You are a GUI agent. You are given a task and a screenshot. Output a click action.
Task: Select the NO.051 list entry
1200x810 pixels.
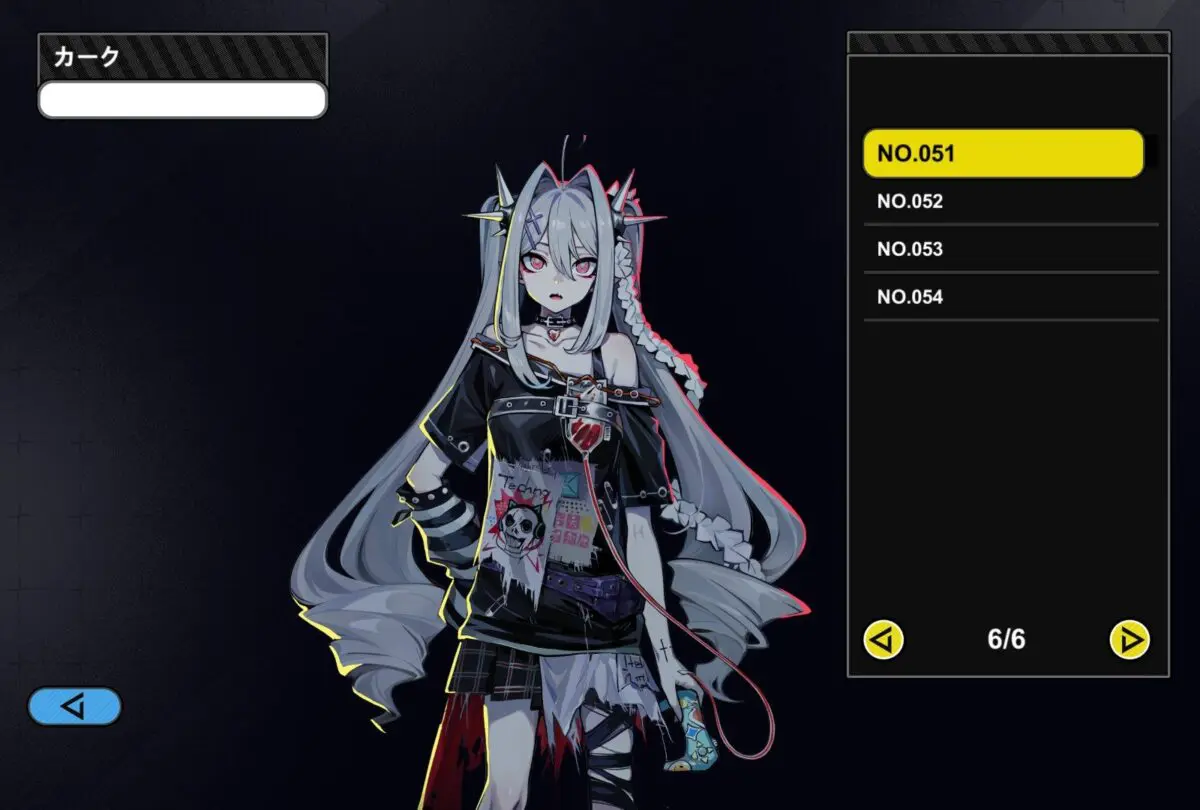click(1002, 154)
